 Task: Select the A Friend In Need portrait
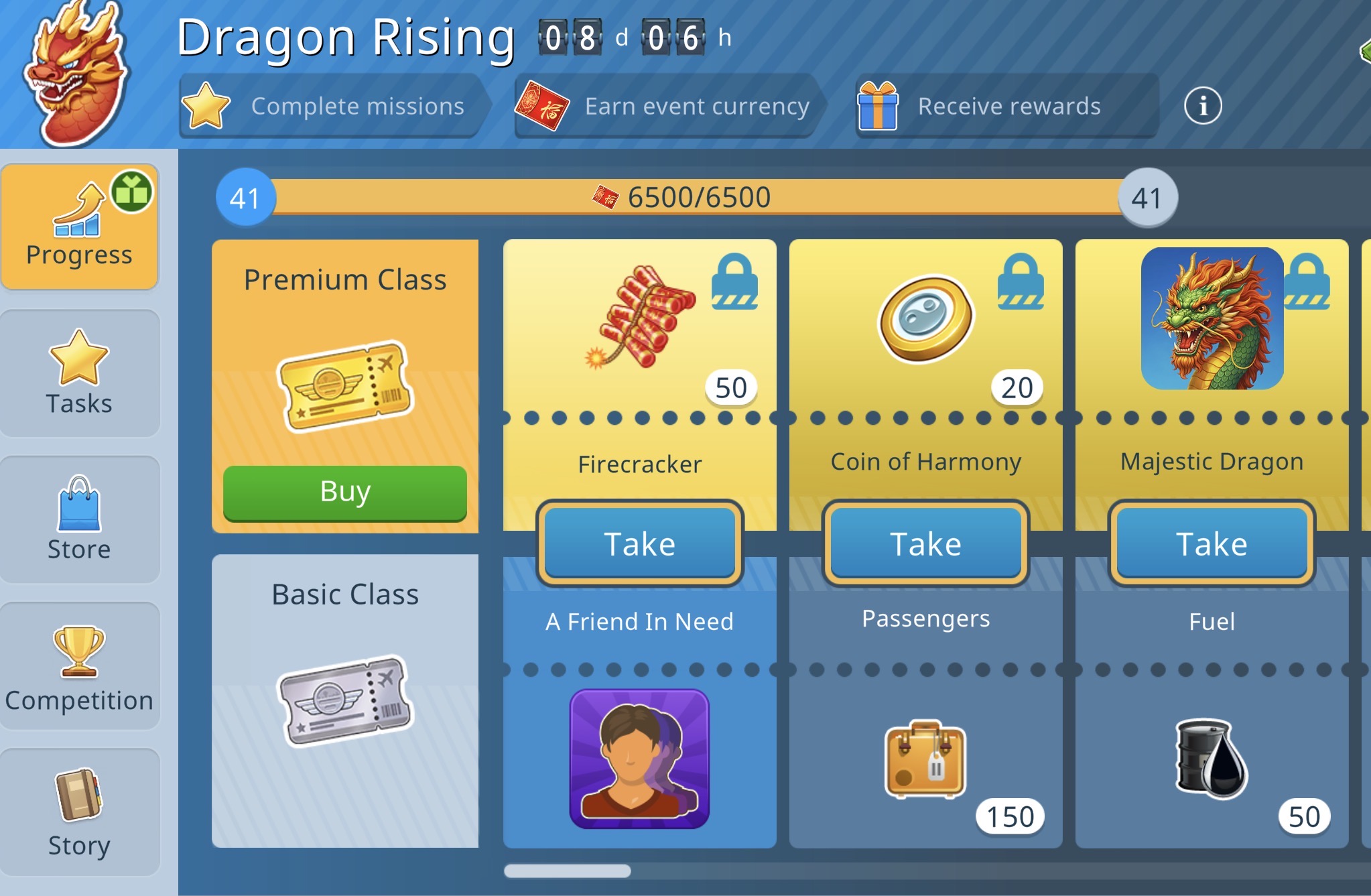coord(639,759)
